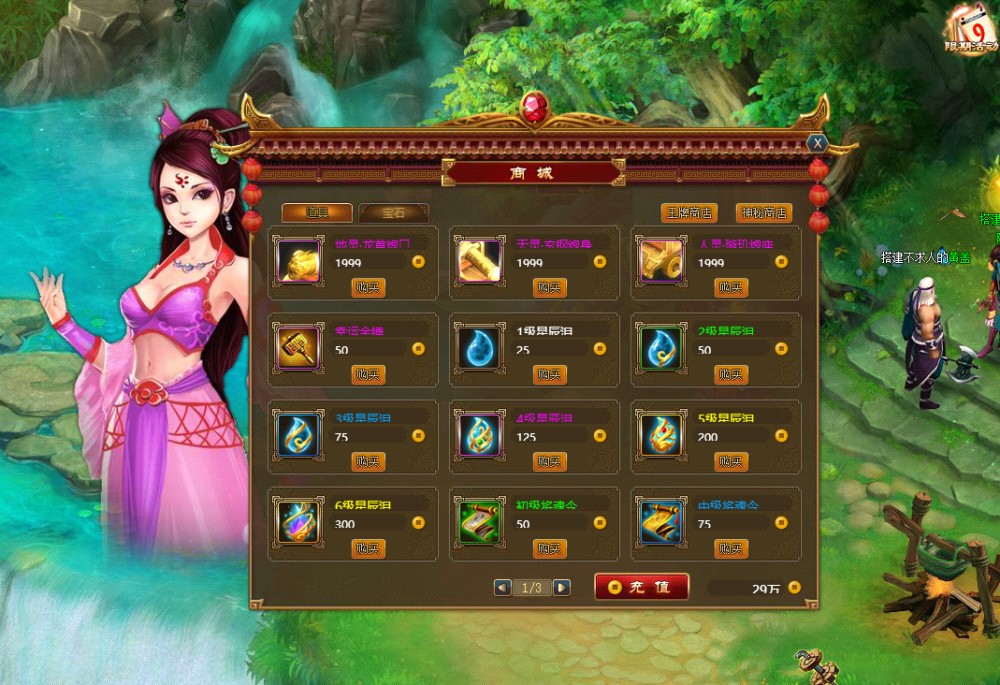Purchase the 1级星辰泪 for 25
This screenshot has height=685, width=1000.
coord(549,375)
